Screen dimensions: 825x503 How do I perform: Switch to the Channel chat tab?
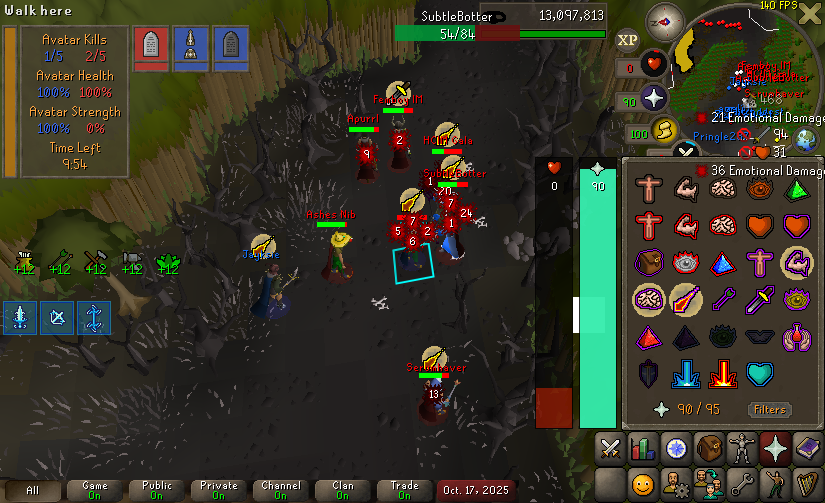(x=281, y=490)
